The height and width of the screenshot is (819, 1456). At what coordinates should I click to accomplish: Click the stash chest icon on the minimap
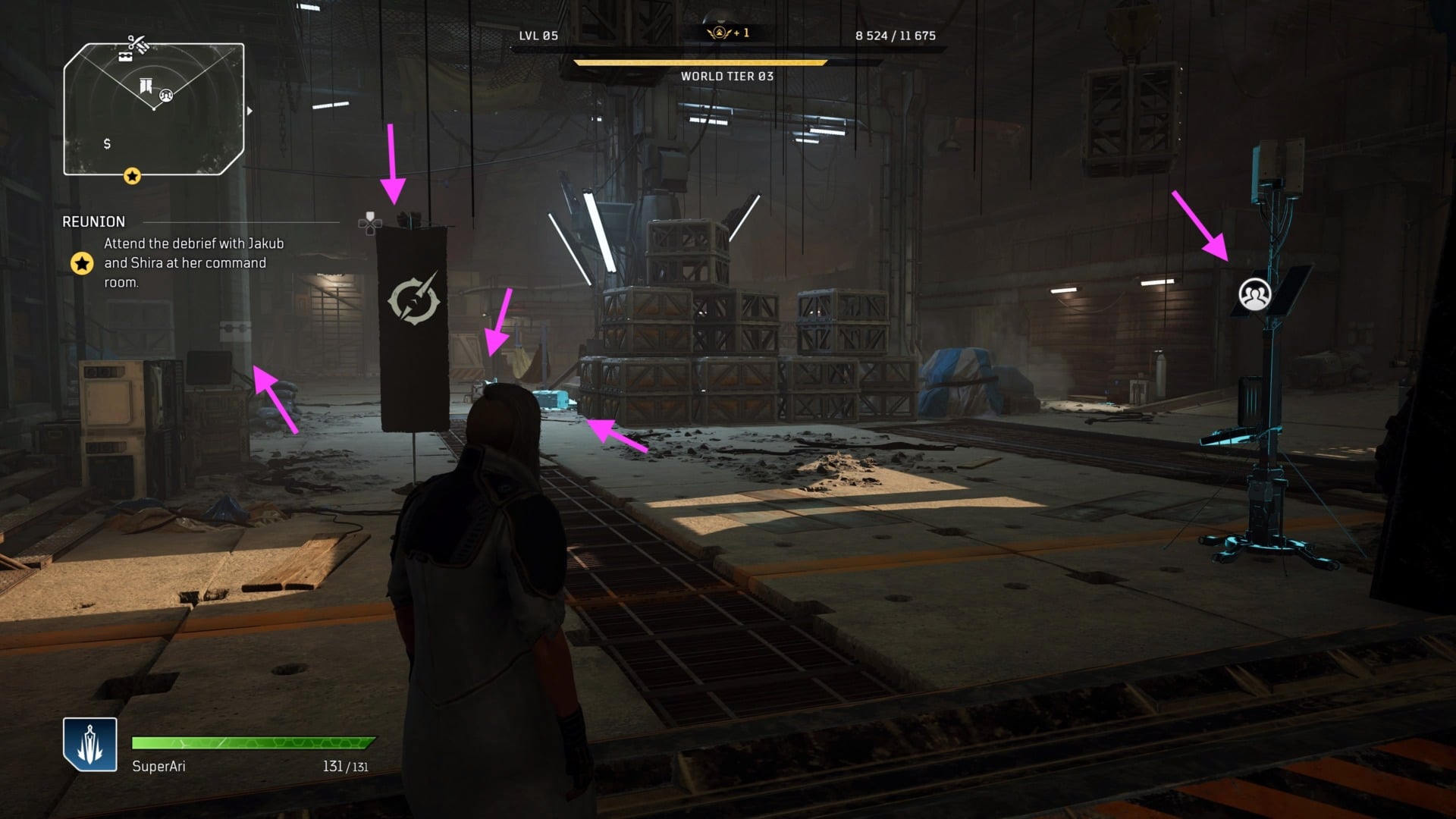125,56
